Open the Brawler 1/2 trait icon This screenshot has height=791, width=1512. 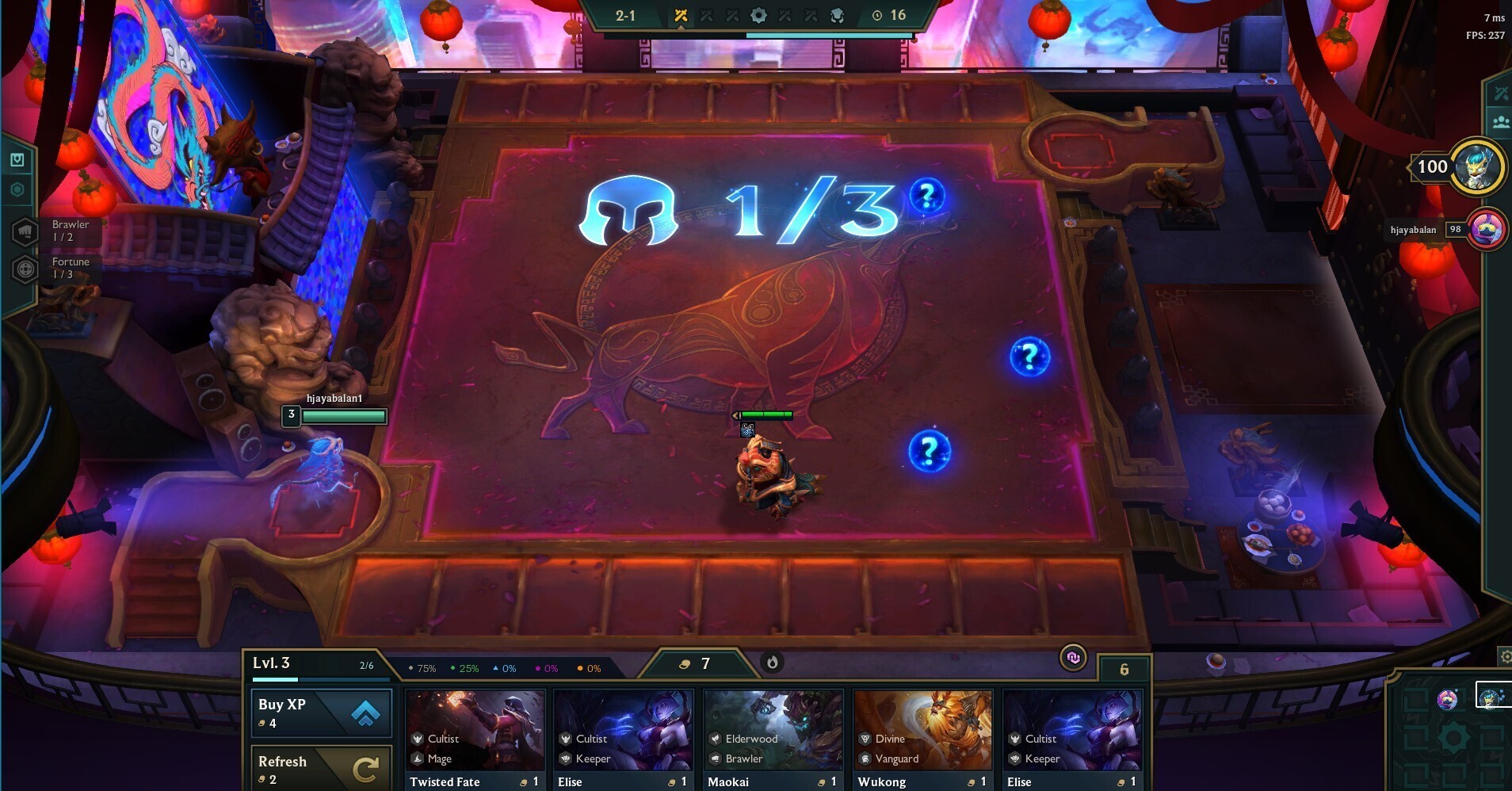click(26, 231)
